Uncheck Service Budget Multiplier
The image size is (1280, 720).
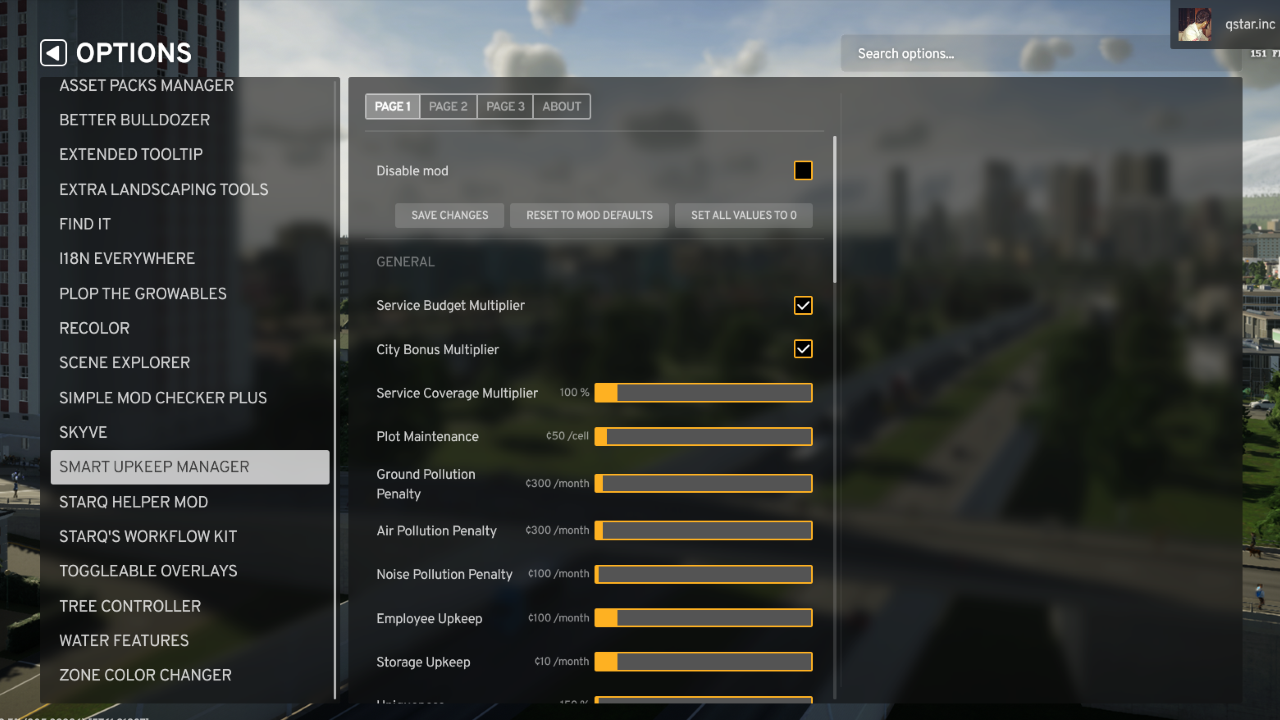(803, 305)
